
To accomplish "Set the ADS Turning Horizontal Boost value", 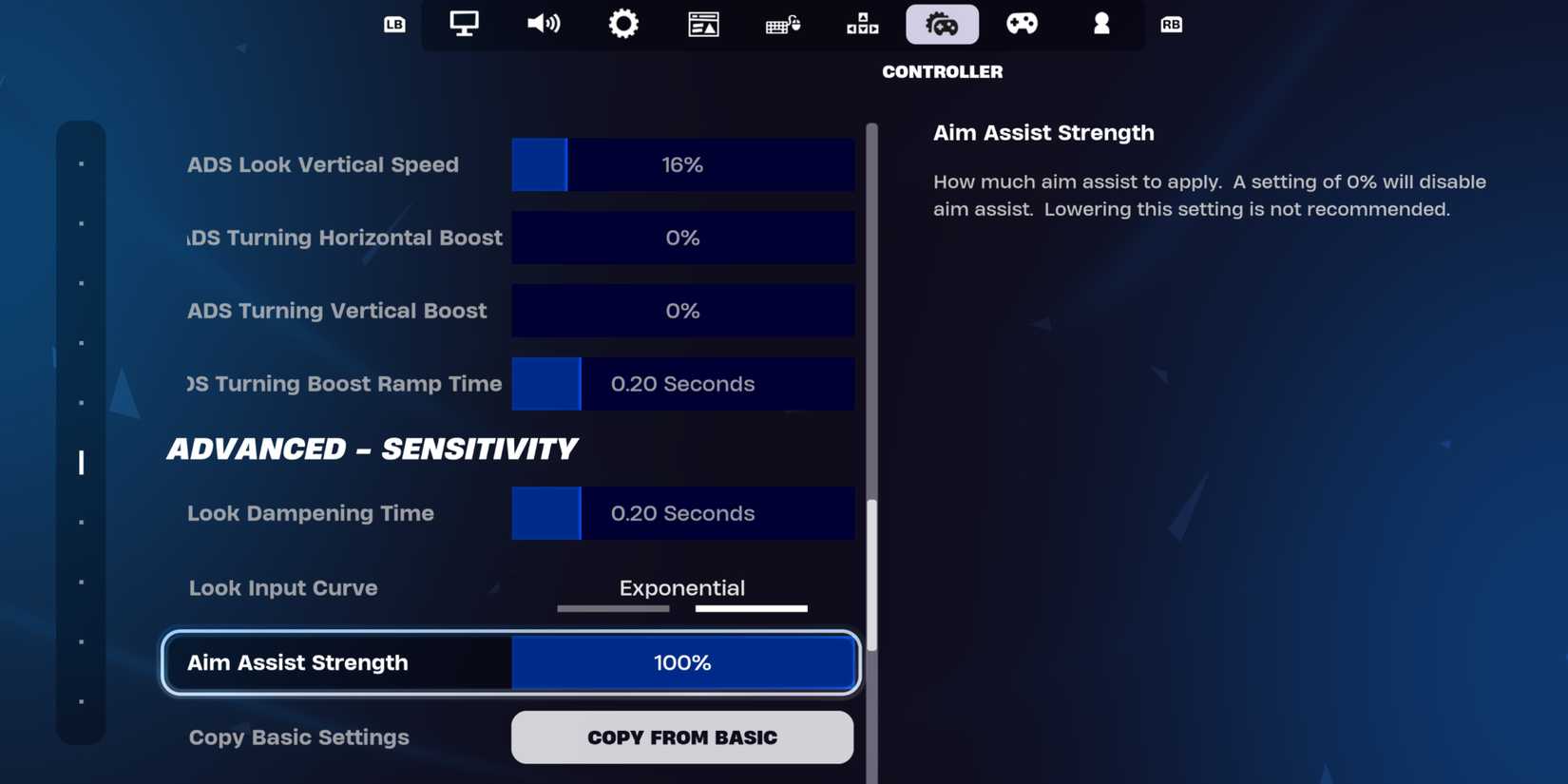I will [x=682, y=238].
